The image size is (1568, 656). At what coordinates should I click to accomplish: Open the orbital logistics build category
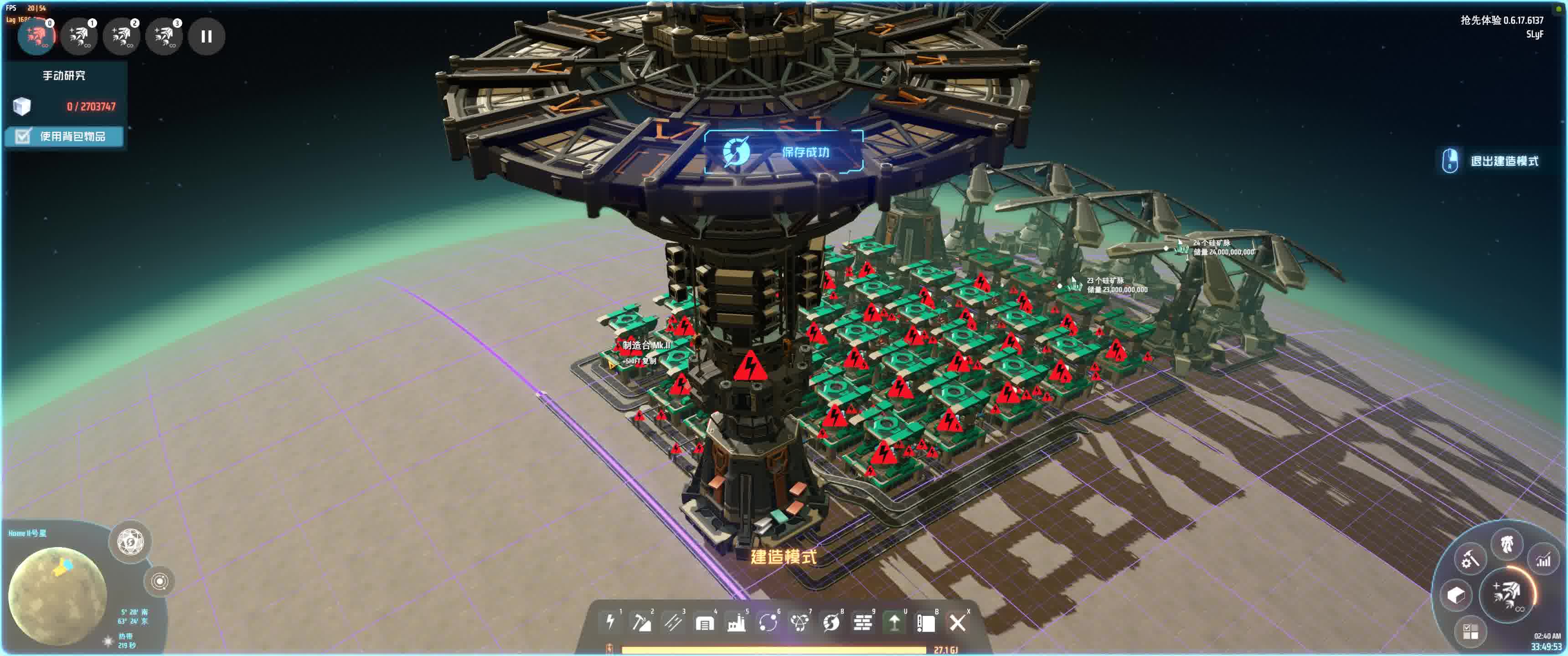(x=768, y=623)
